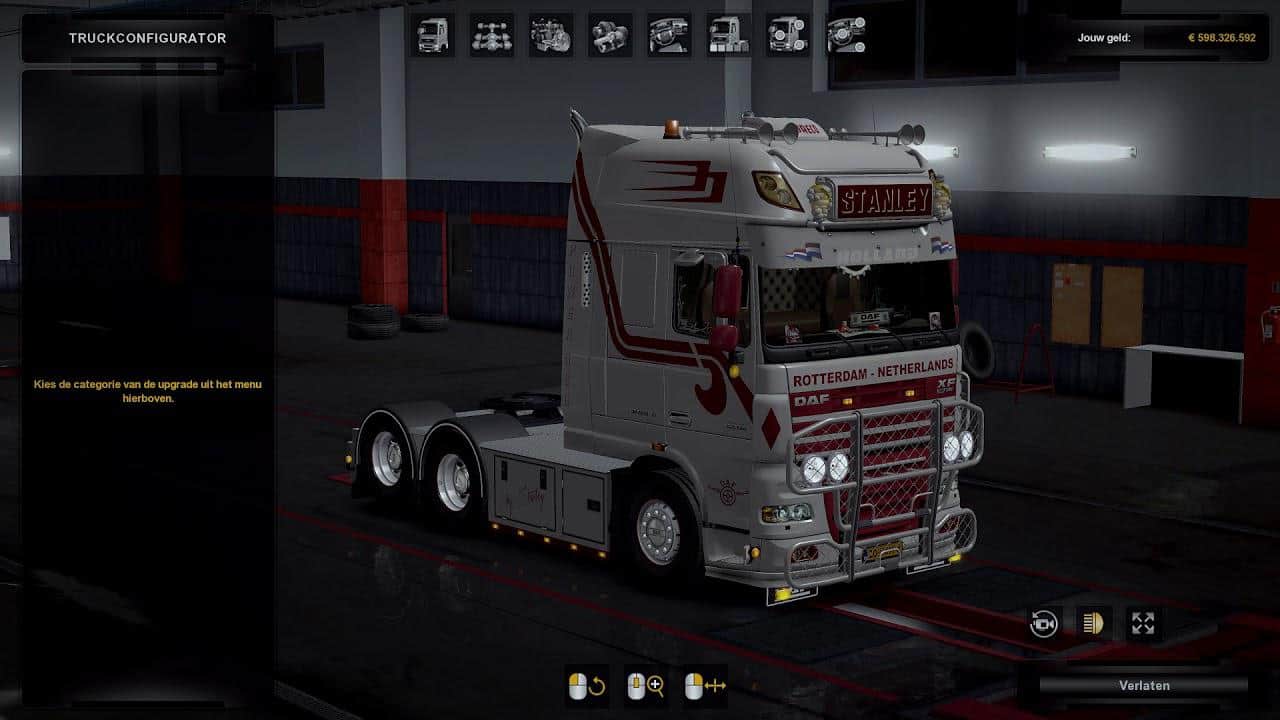Open the transmission upgrade category
Image resolution: width=1280 pixels, height=720 pixels.
(609, 35)
